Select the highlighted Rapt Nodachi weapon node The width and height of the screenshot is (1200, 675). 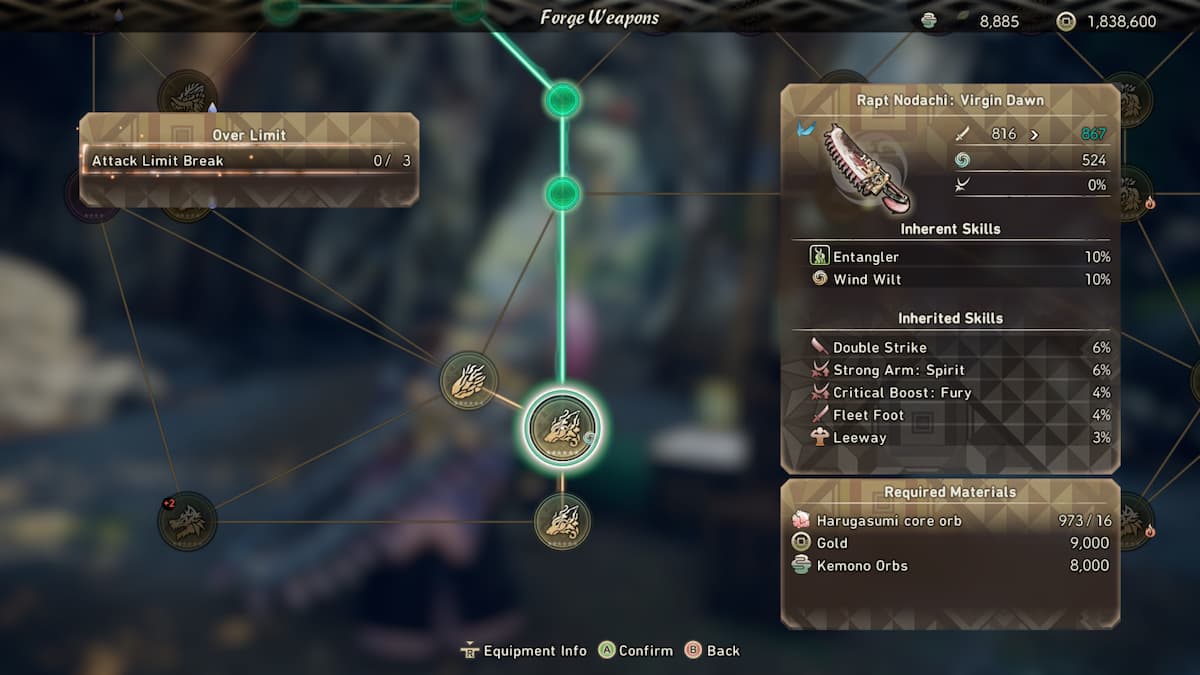click(562, 428)
